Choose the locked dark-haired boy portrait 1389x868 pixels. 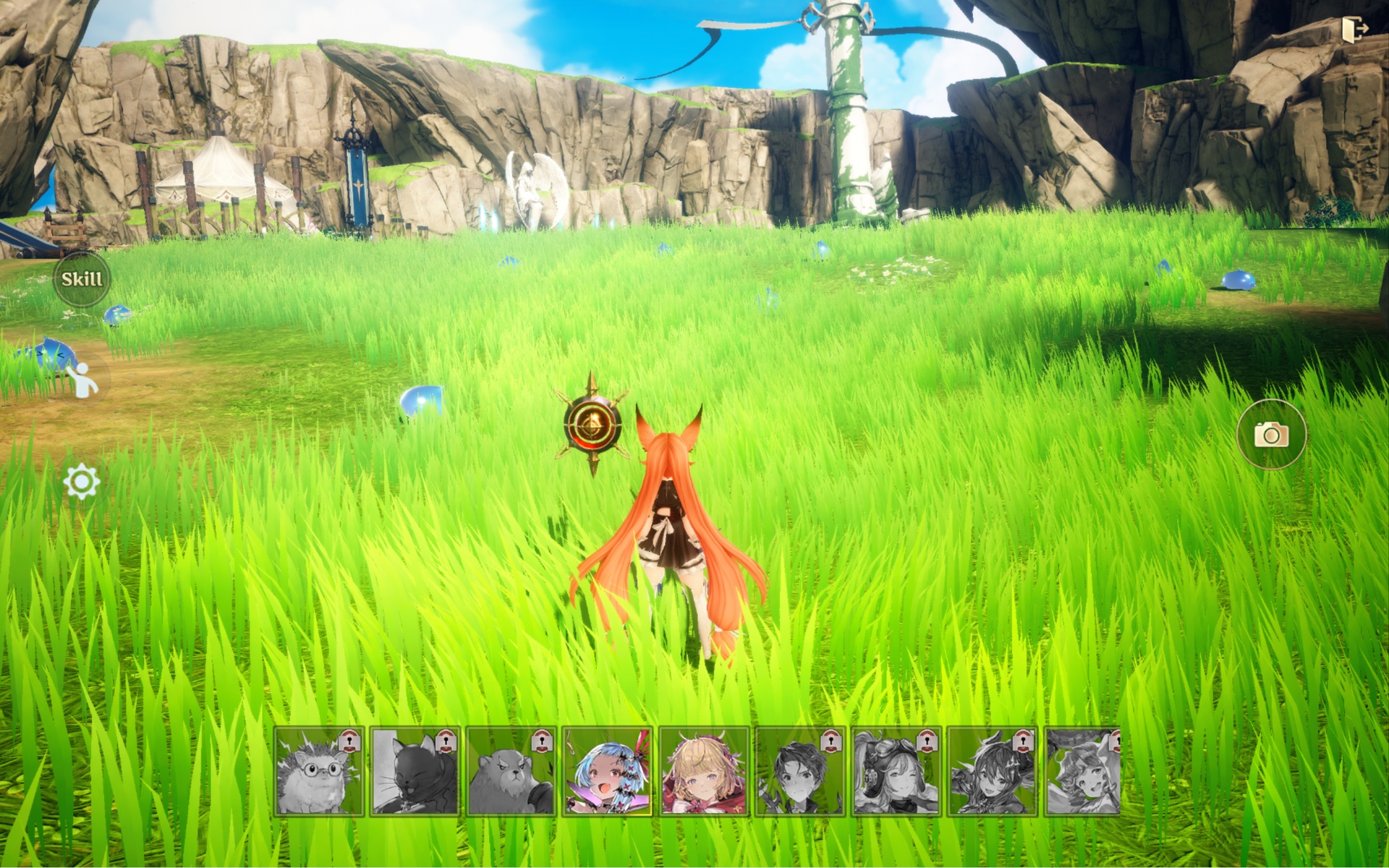click(799, 772)
